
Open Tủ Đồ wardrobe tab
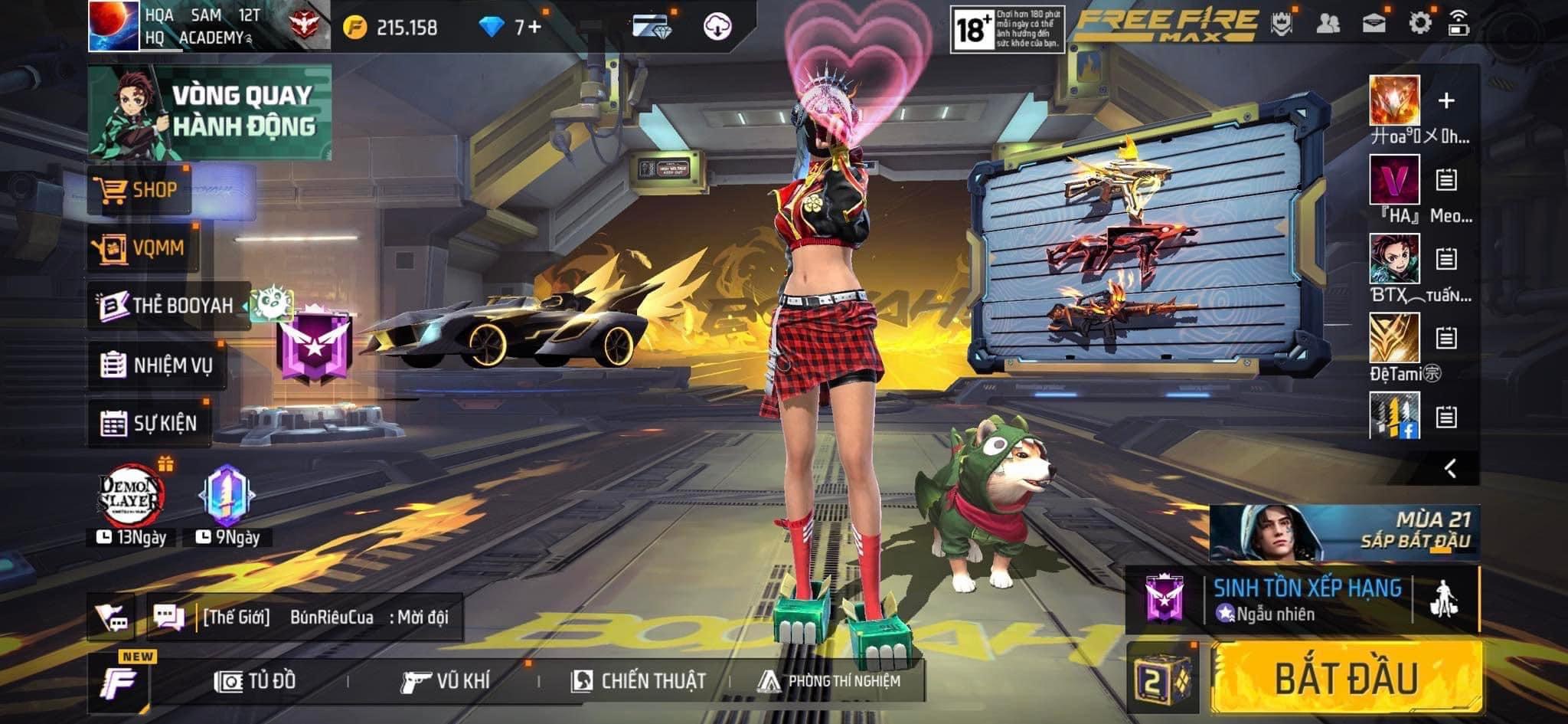[x=256, y=681]
